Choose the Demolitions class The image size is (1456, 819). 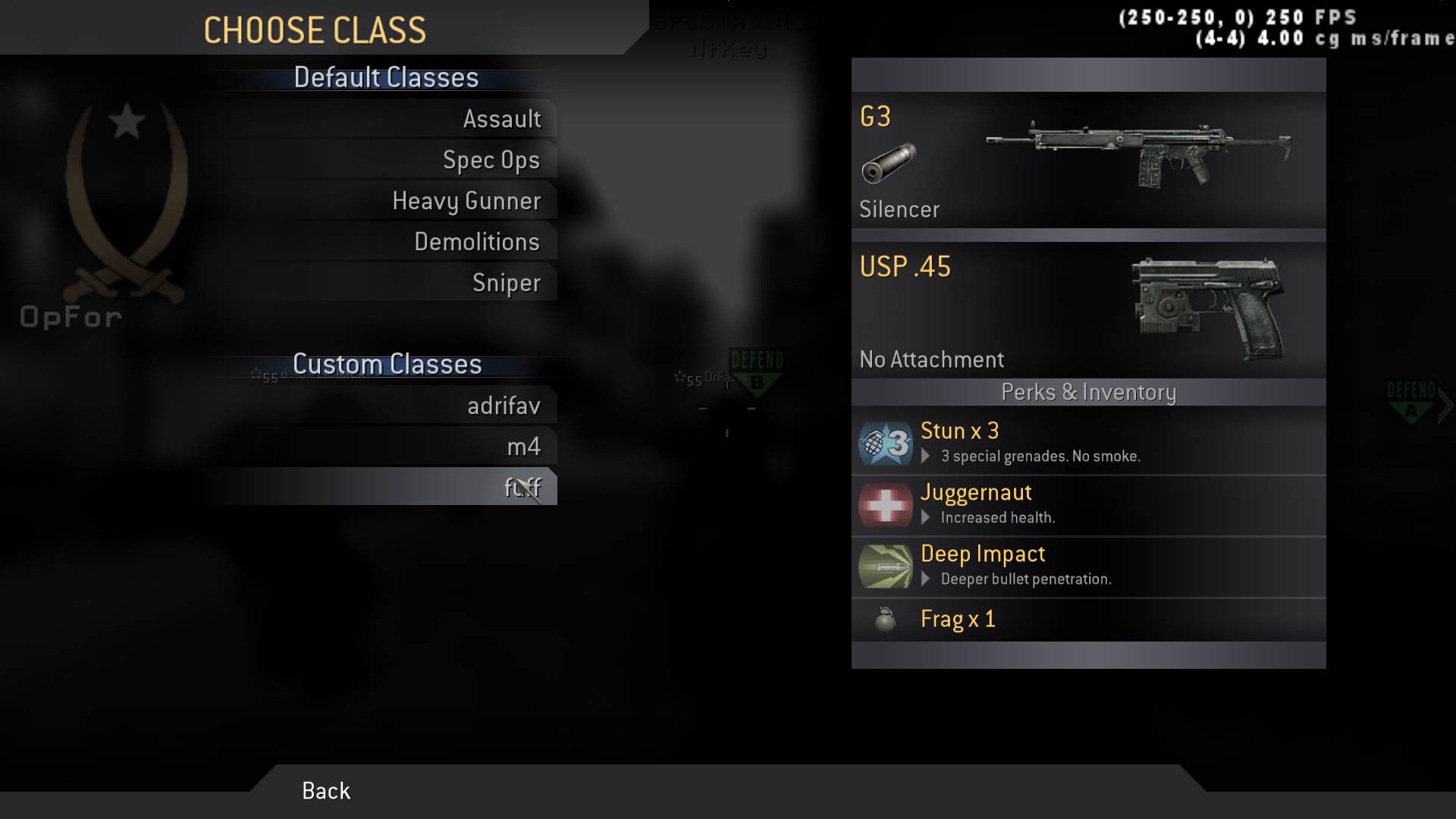(477, 241)
